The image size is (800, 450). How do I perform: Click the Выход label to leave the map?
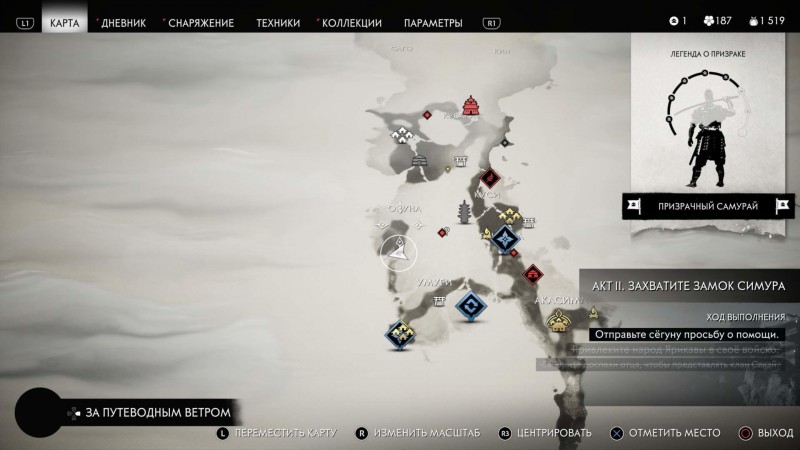(774, 432)
